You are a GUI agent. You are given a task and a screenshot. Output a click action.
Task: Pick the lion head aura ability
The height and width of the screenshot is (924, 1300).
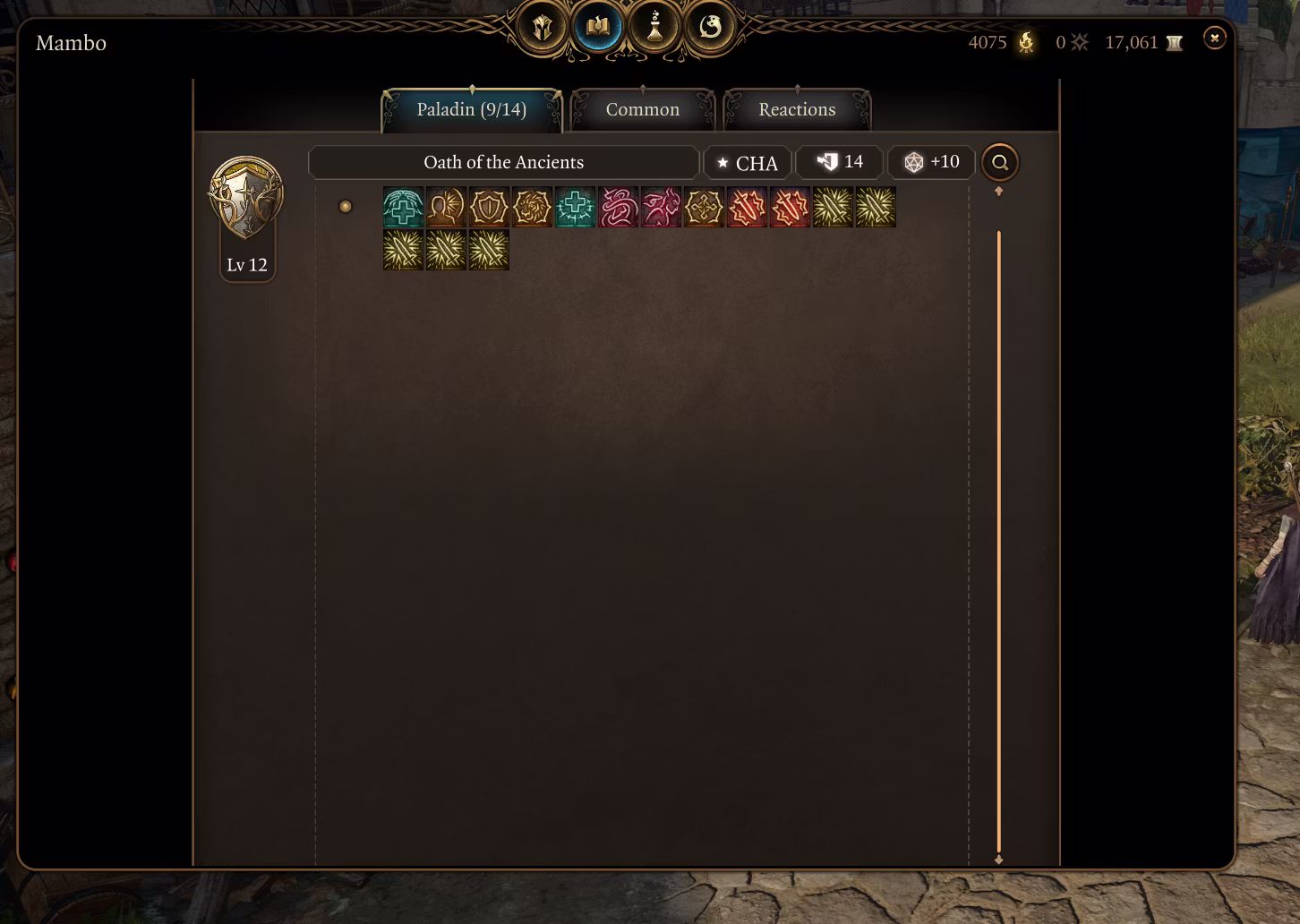[x=532, y=208]
